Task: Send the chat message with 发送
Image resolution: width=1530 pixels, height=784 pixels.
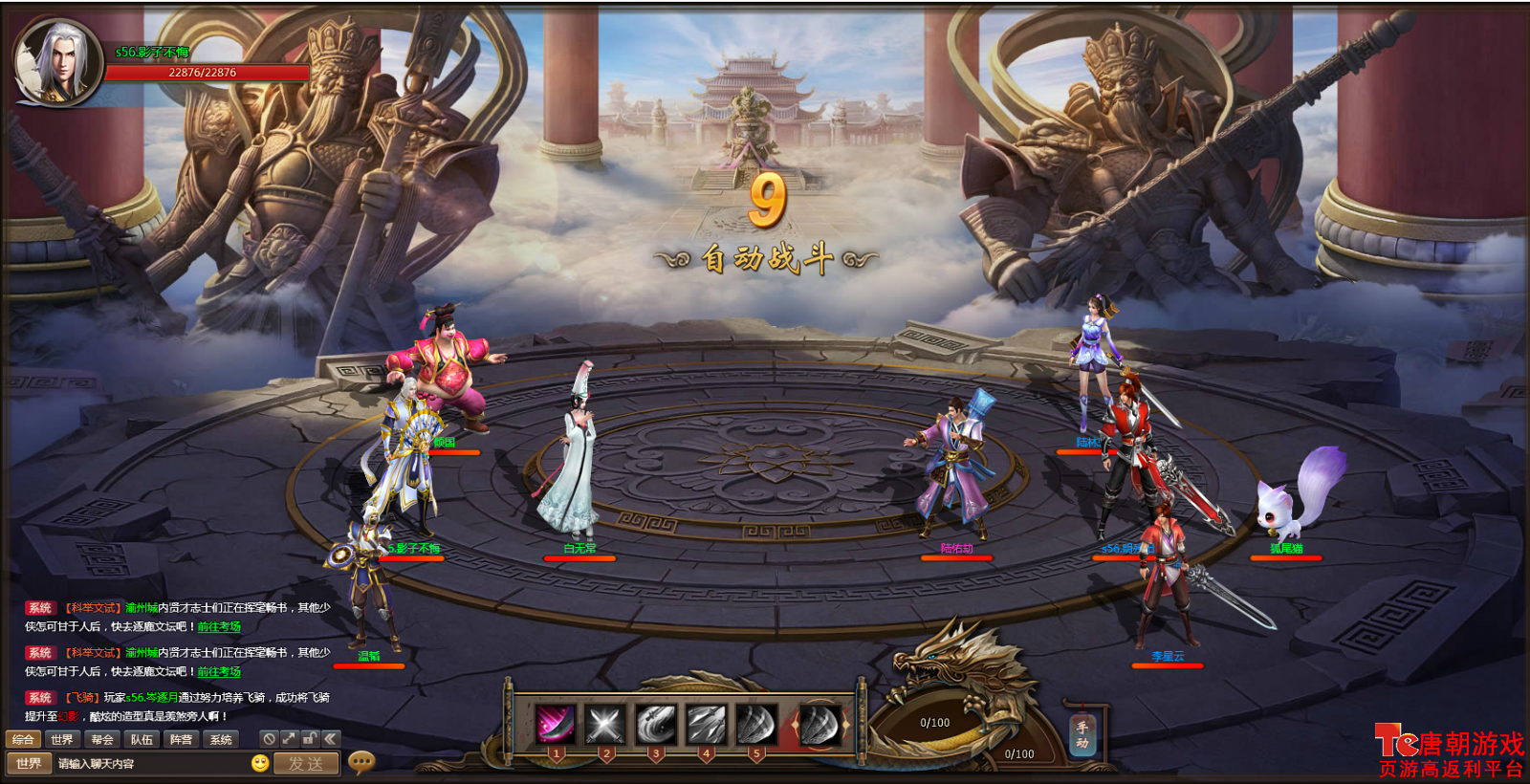Action: (306, 764)
